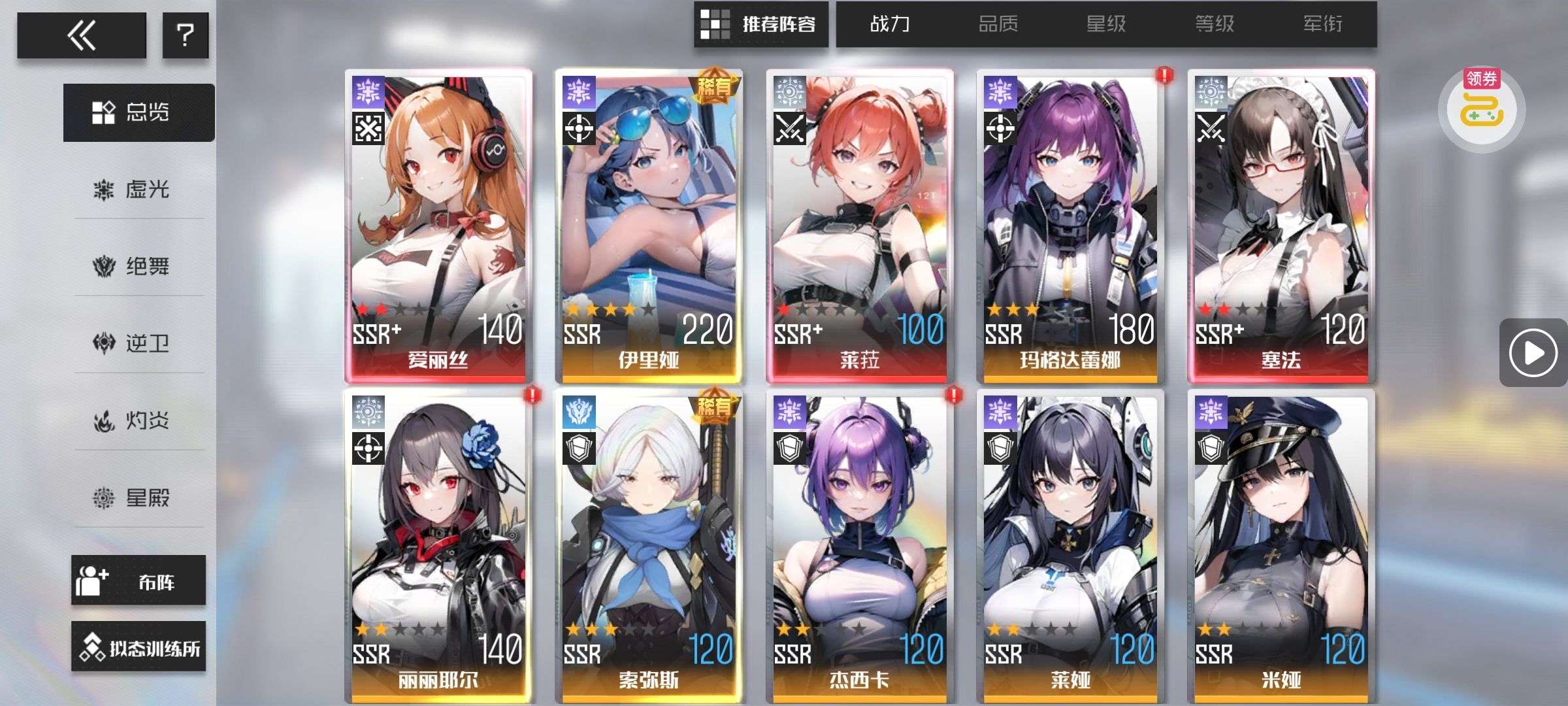The image size is (1568, 706).
Task: Open the 推荐阵容 recommended lineup
Action: pyautogui.click(x=761, y=25)
